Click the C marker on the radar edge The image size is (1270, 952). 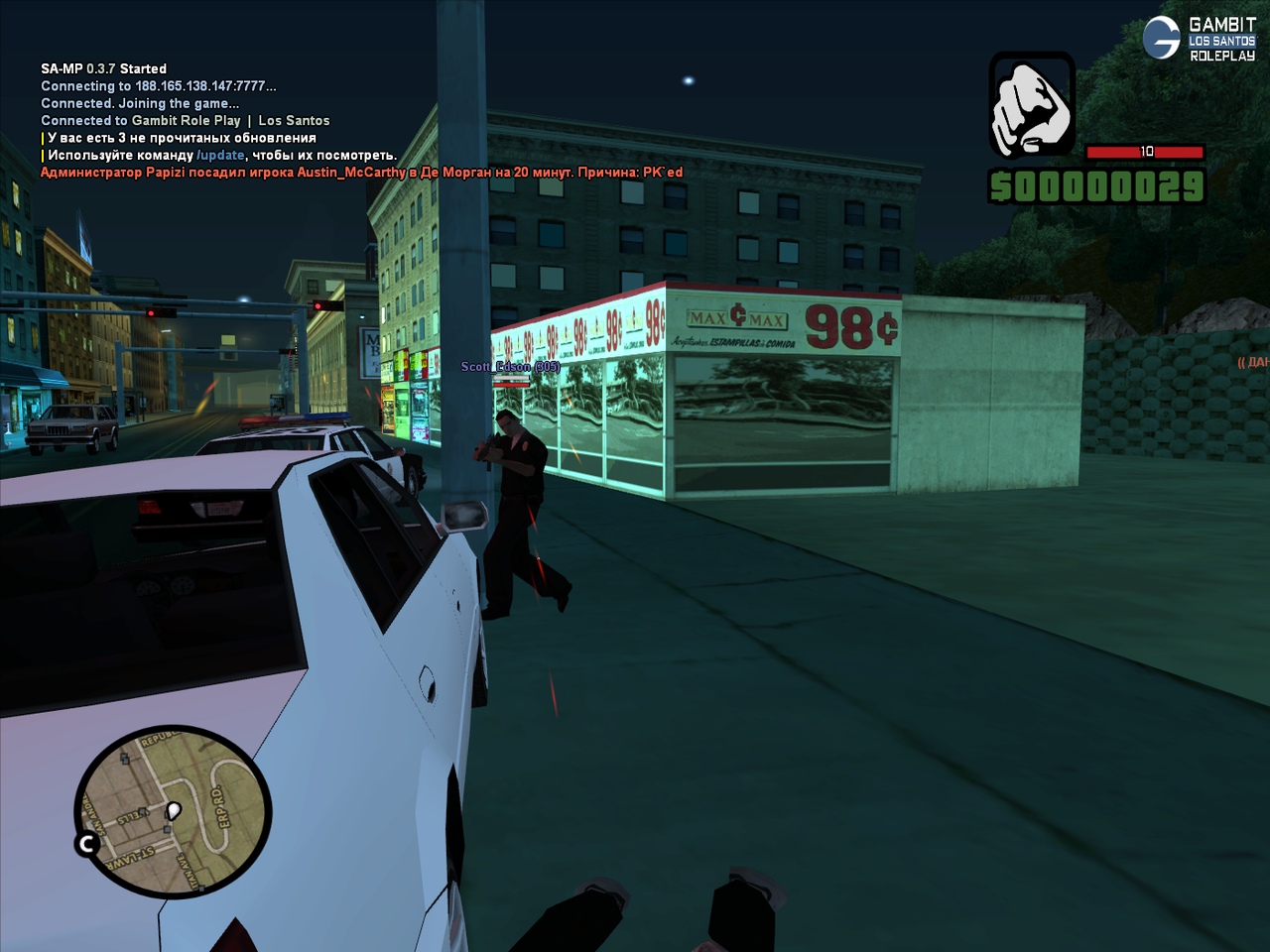[x=87, y=844]
